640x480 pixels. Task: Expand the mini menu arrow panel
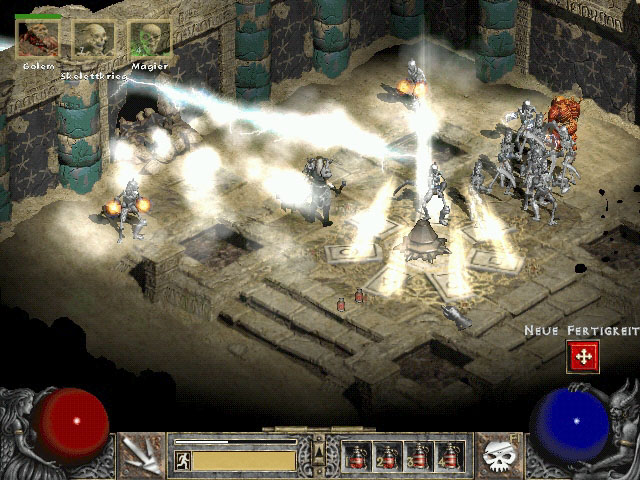click(319, 453)
